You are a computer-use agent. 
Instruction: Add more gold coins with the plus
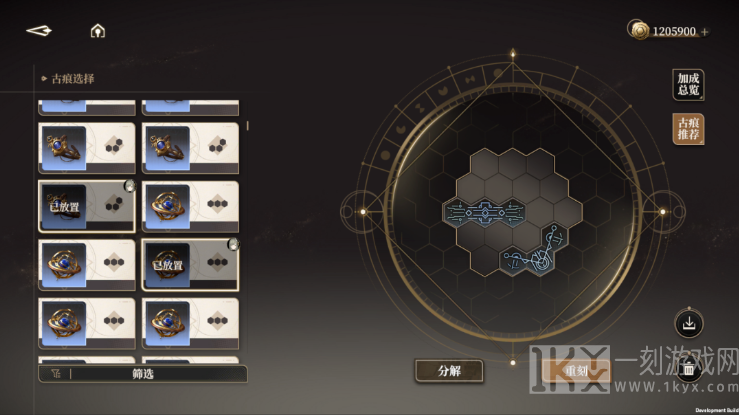(705, 32)
